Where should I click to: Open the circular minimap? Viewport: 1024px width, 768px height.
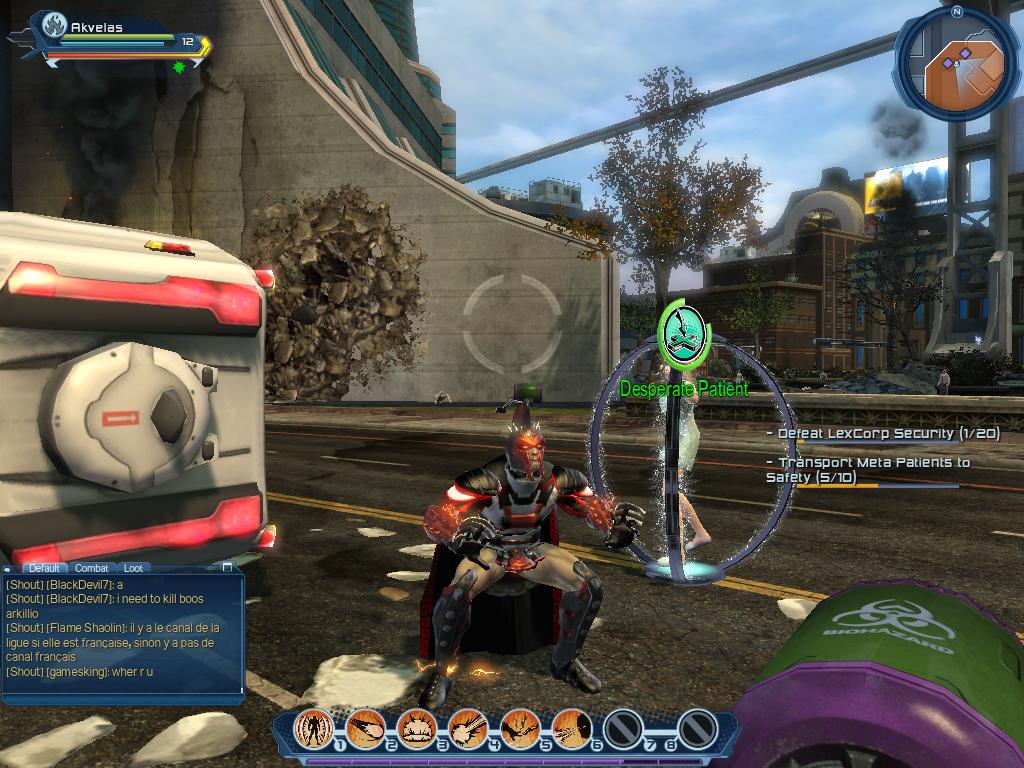coord(956,66)
